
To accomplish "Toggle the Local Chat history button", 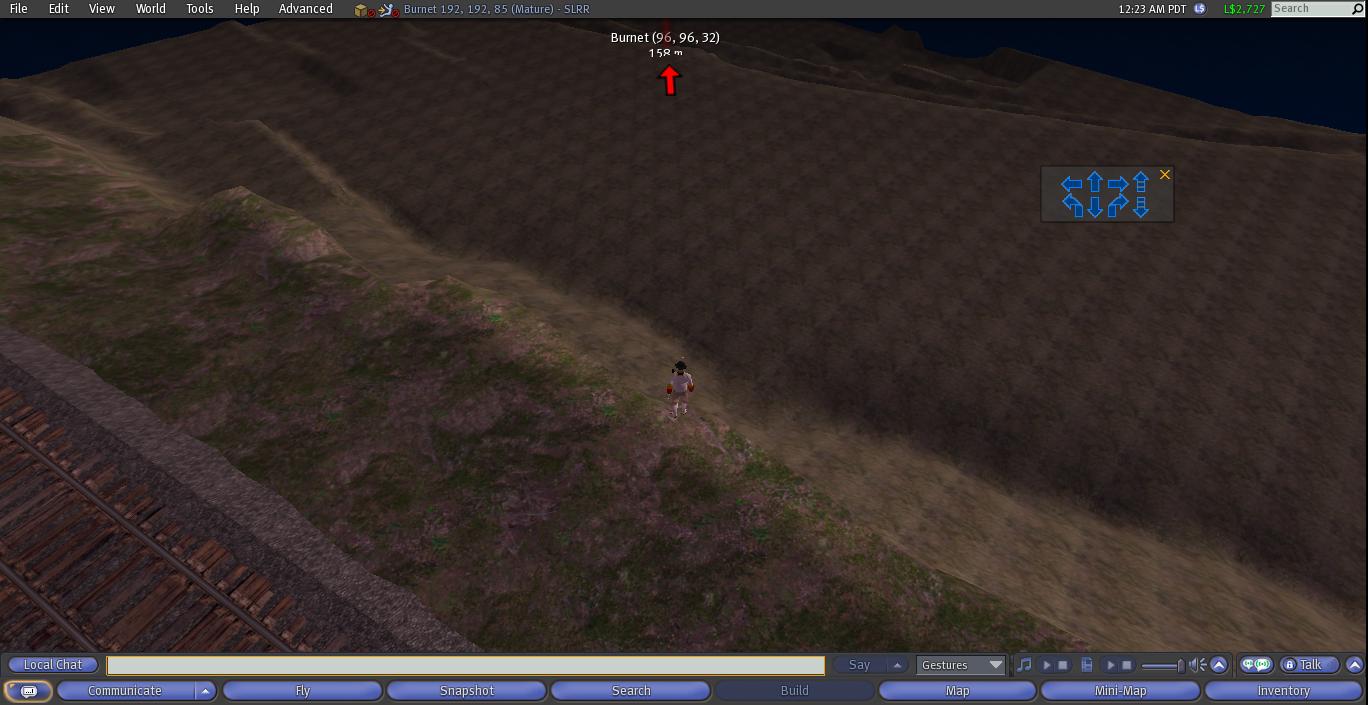I will (x=53, y=665).
